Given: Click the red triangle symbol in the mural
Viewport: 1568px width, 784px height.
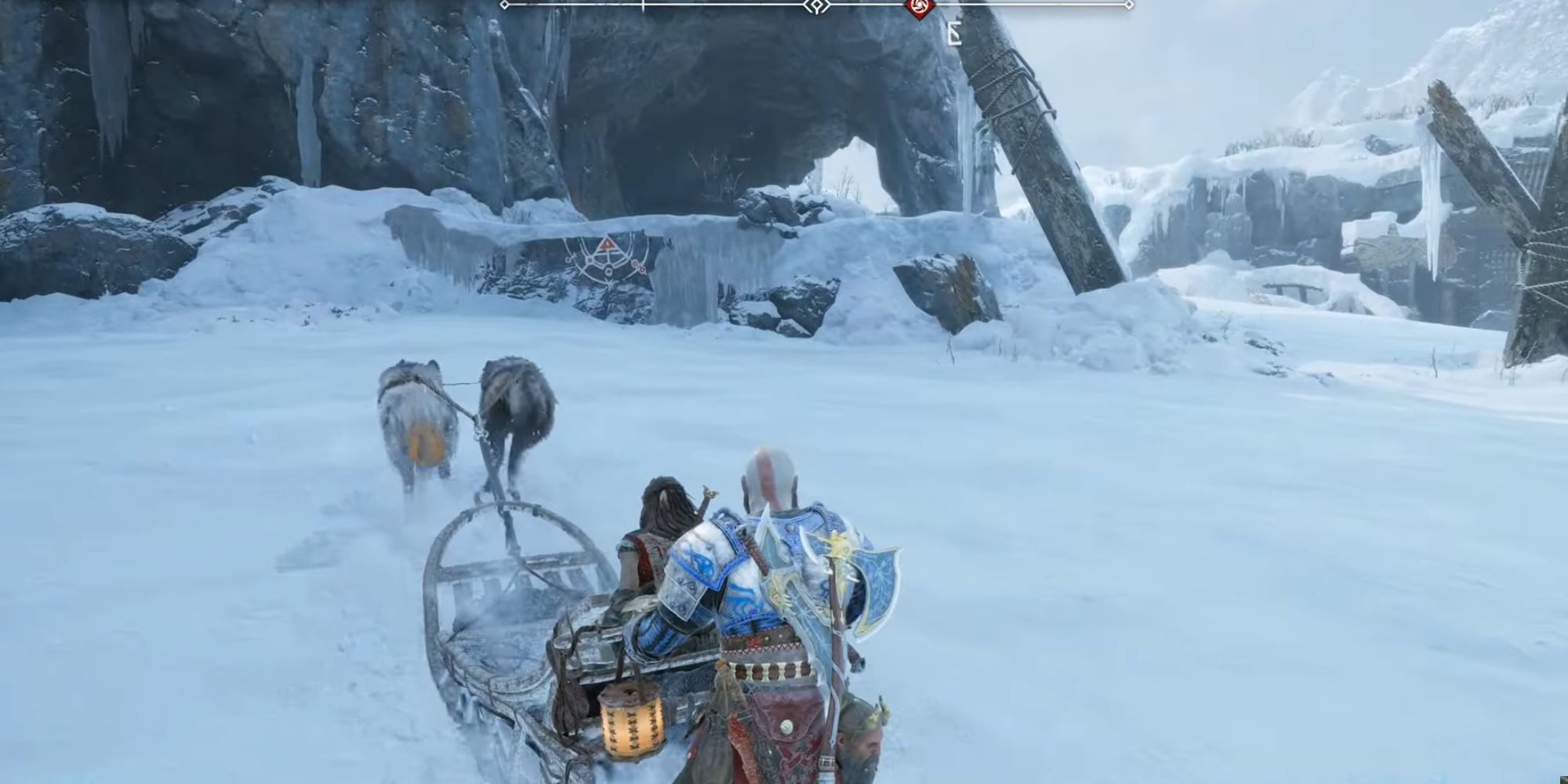Looking at the screenshot, I should click(608, 244).
